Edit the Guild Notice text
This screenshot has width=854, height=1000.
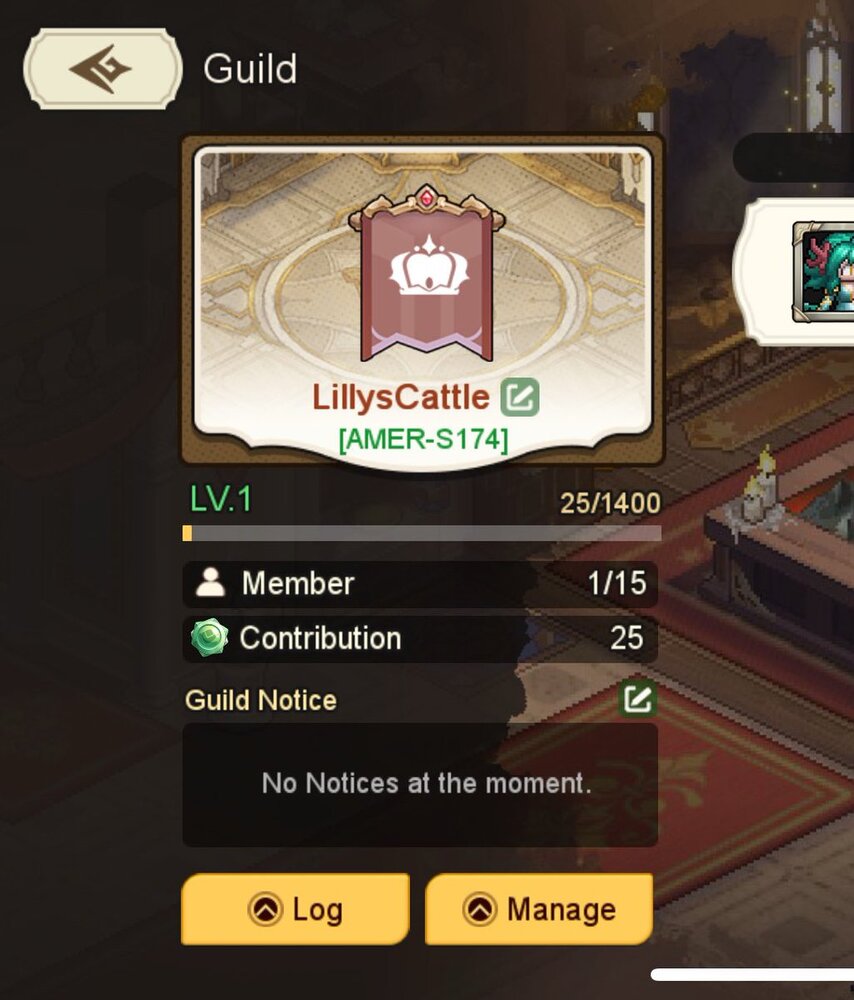[638, 699]
